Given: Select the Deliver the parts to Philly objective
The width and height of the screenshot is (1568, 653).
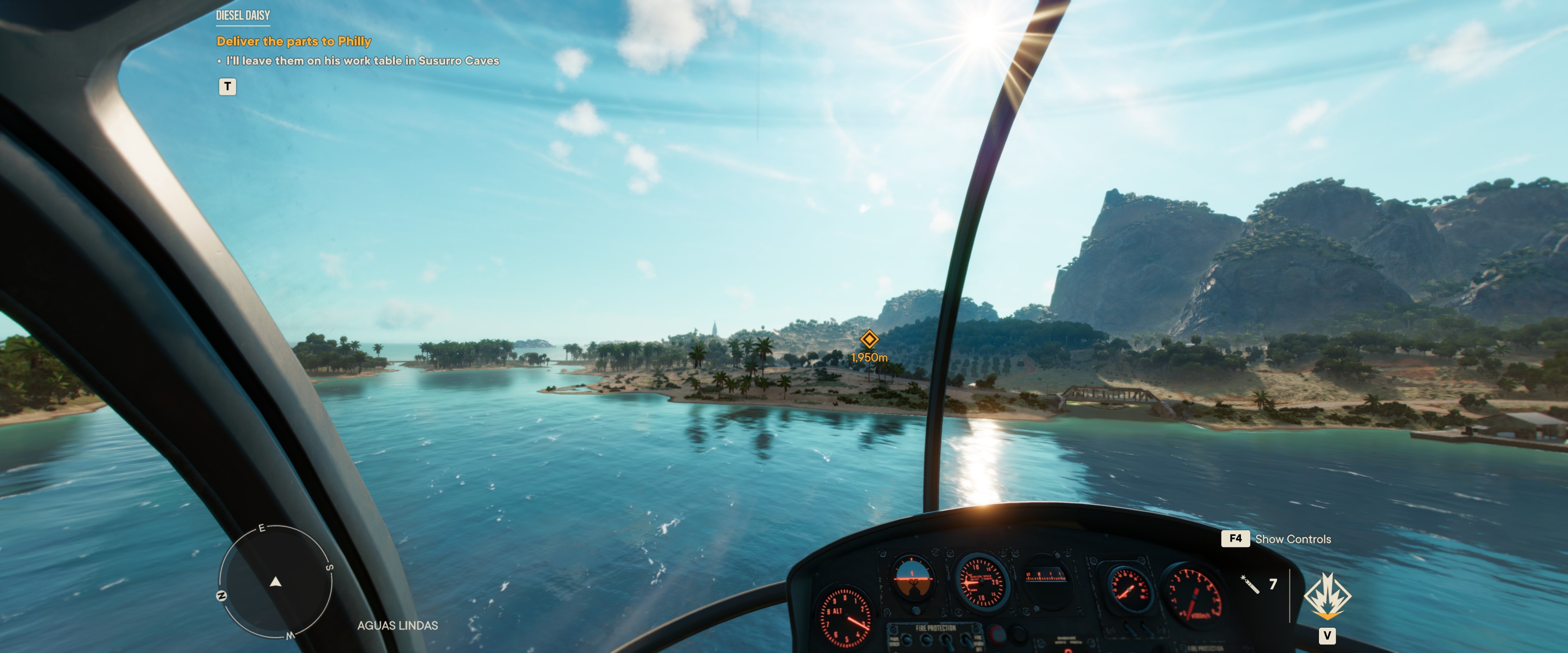Looking at the screenshot, I should tap(294, 41).
